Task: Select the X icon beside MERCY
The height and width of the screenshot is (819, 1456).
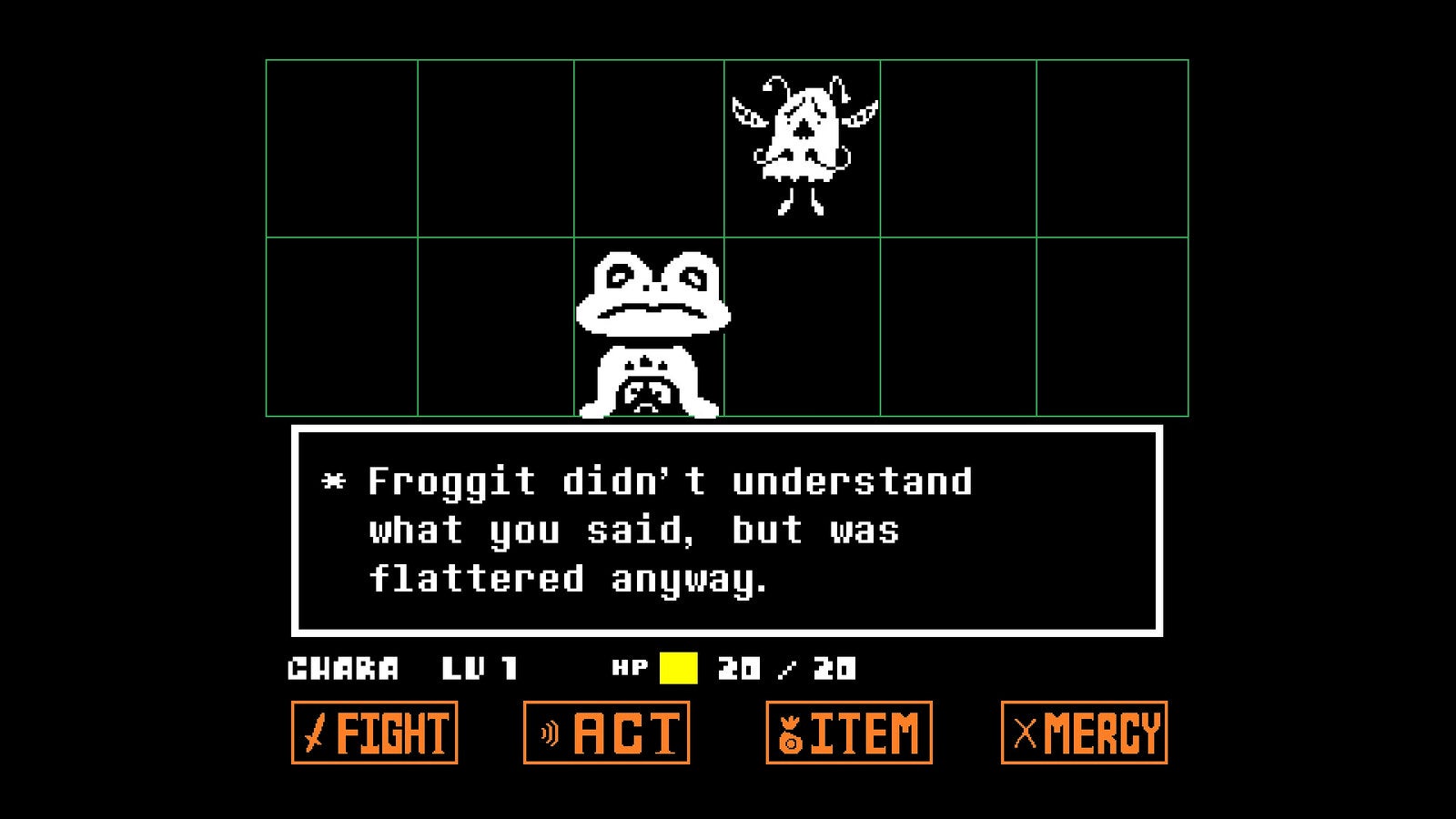Action: coord(1024,733)
